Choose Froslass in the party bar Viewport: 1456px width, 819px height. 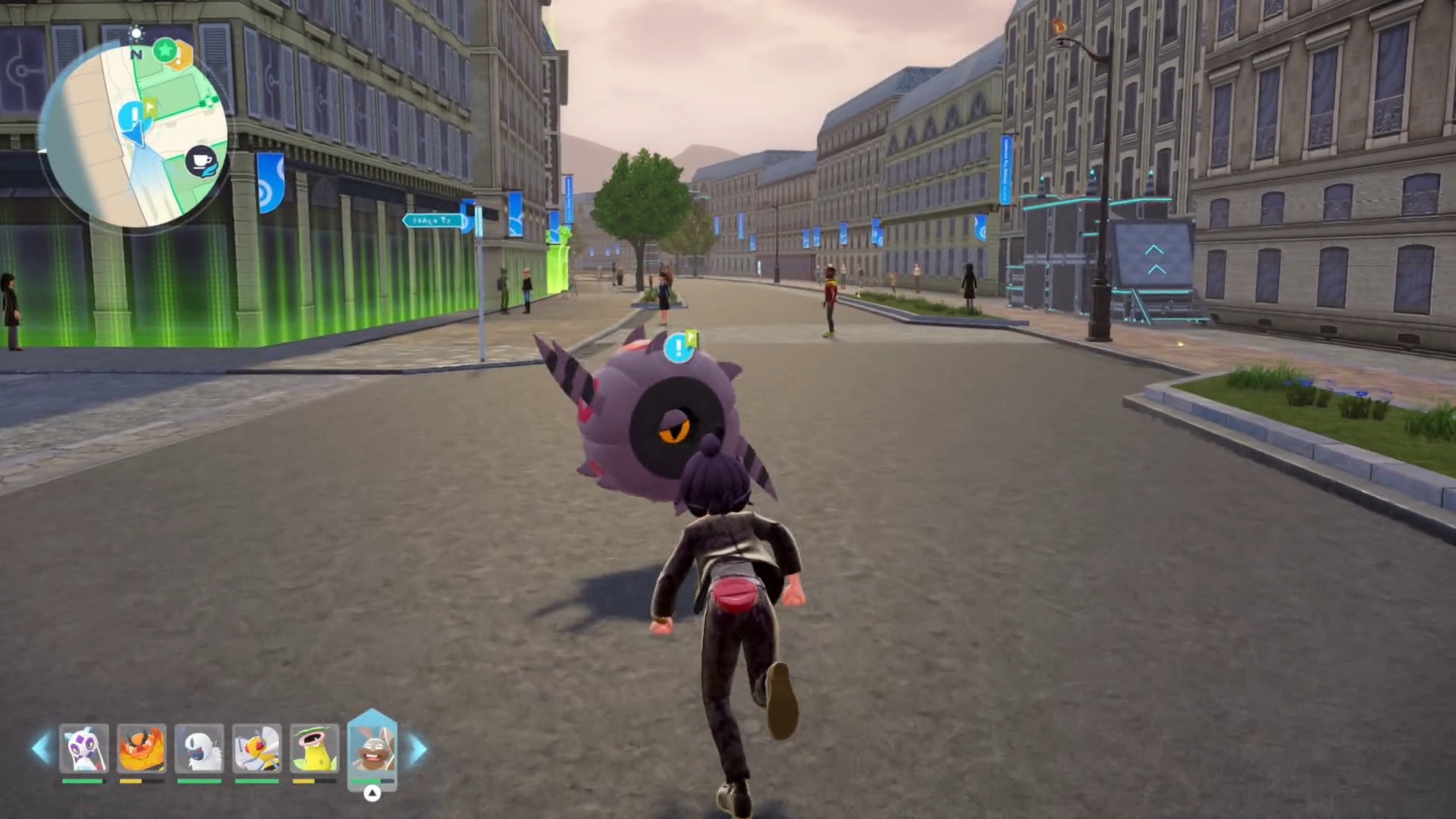83,748
